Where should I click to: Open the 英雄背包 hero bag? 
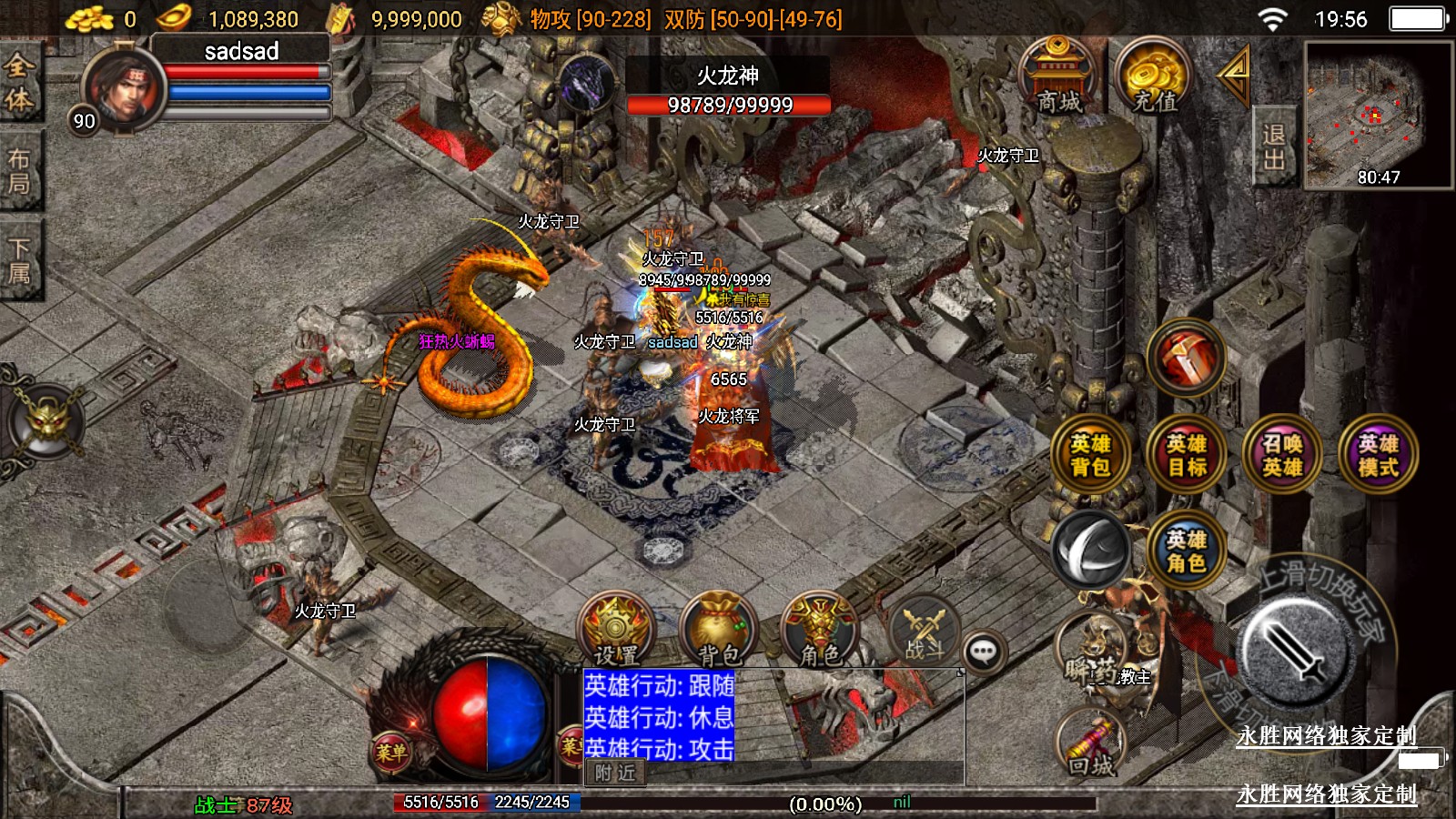click(1090, 454)
